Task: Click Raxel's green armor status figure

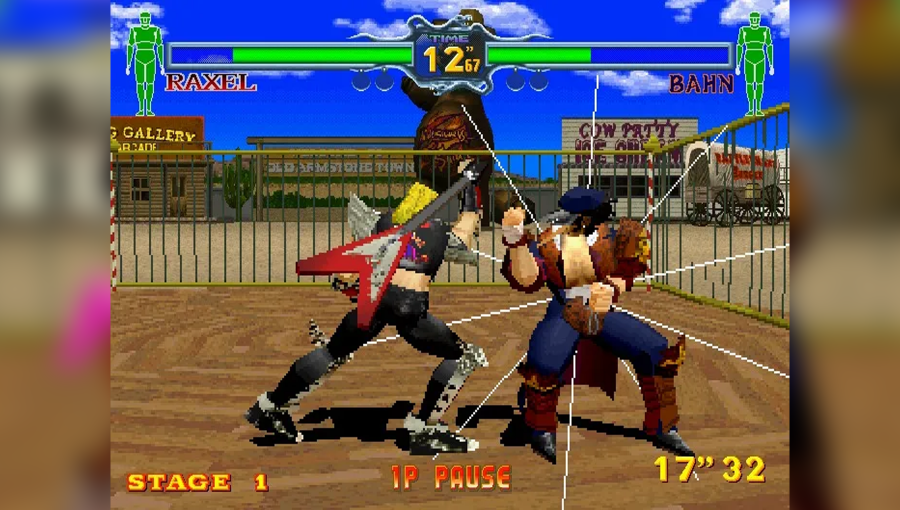Action: click(x=145, y=60)
